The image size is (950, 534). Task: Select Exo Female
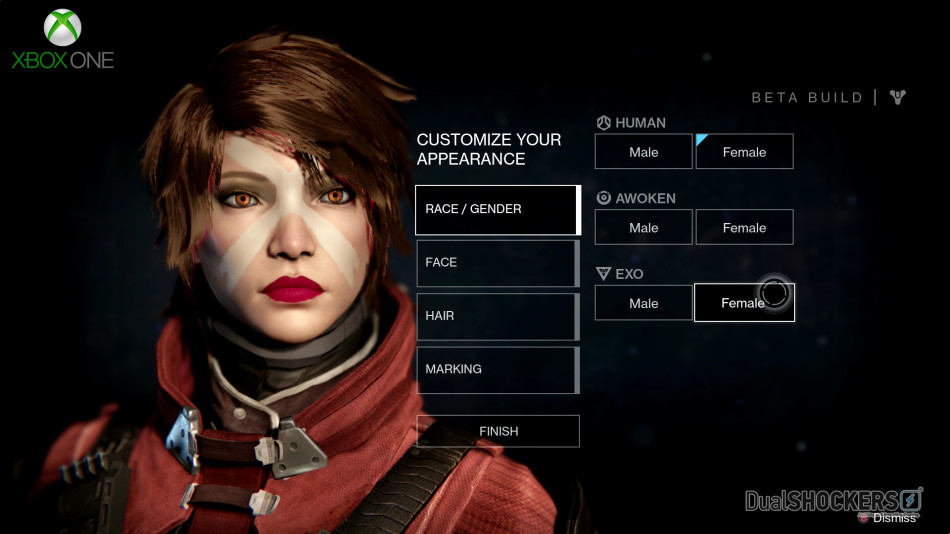click(744, 303)
